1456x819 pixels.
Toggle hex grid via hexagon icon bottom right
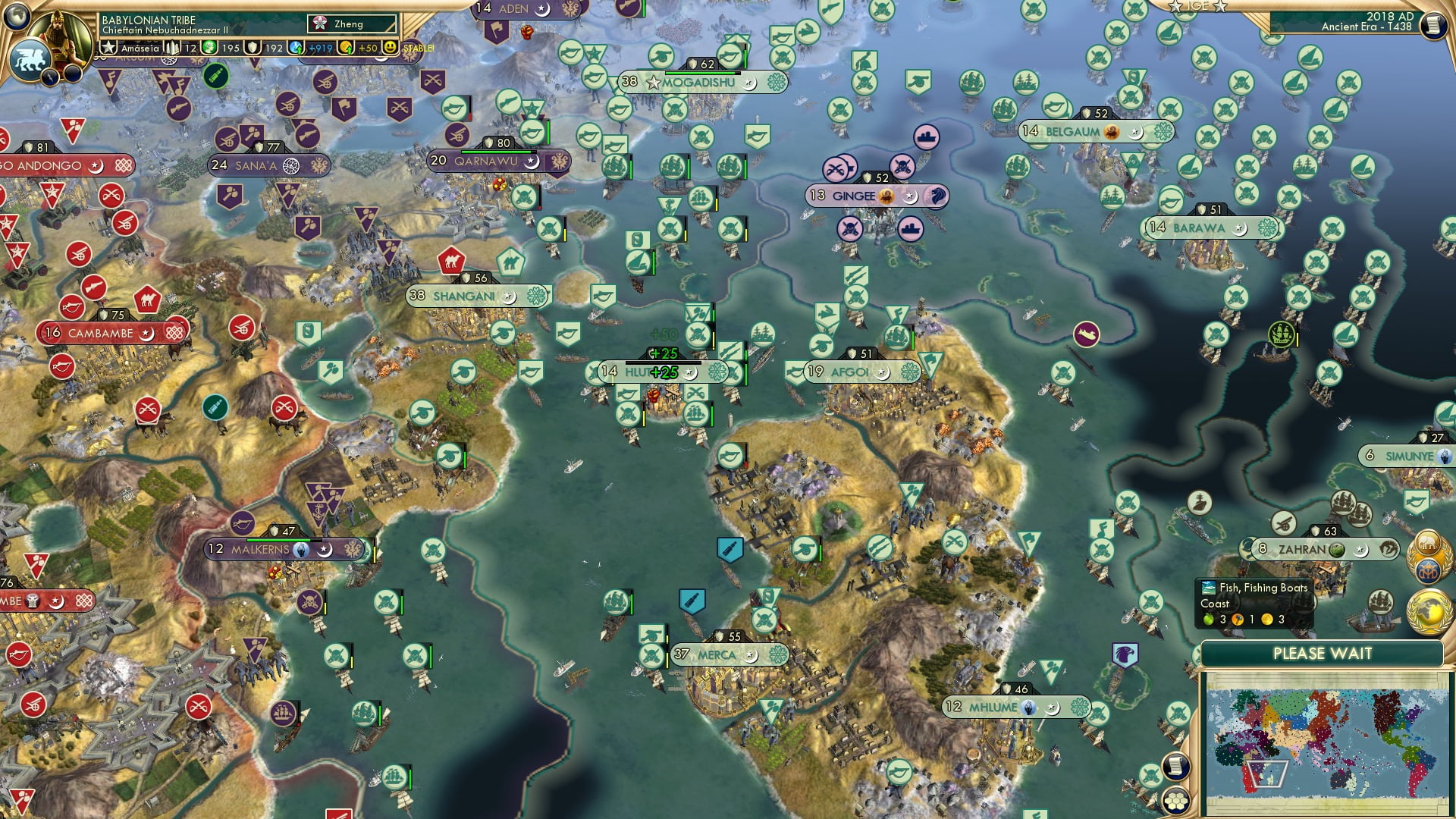pyautogui.click(x=1175, y=802)
